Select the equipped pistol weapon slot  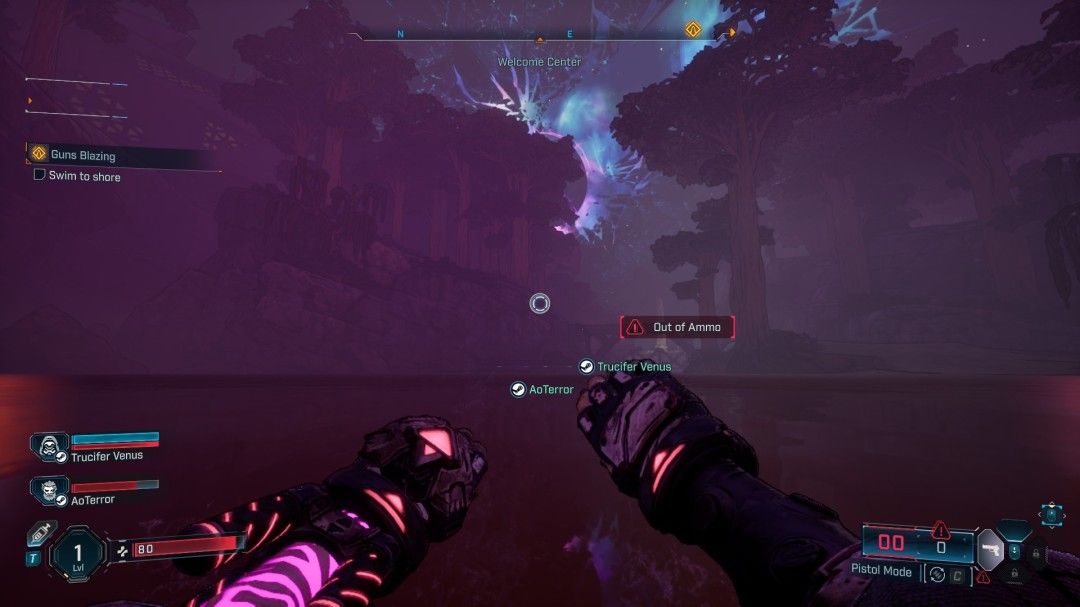coord(990,550)
